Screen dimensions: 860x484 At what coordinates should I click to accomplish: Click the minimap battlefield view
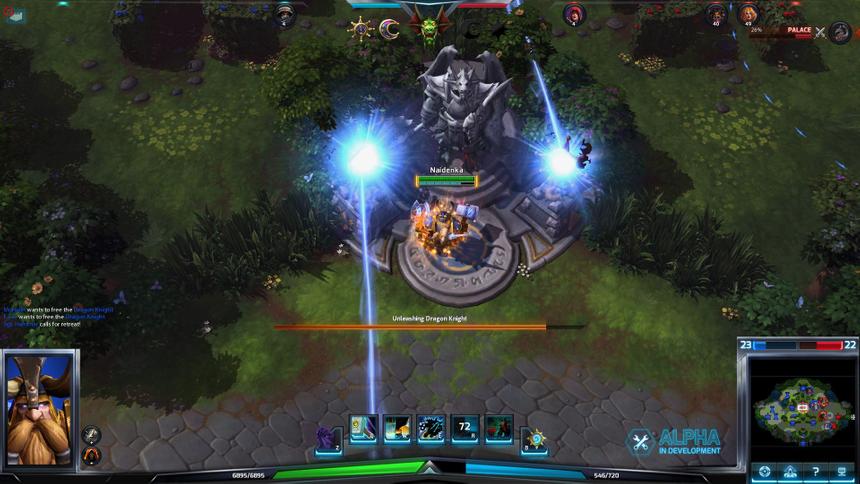coord(801,405)
